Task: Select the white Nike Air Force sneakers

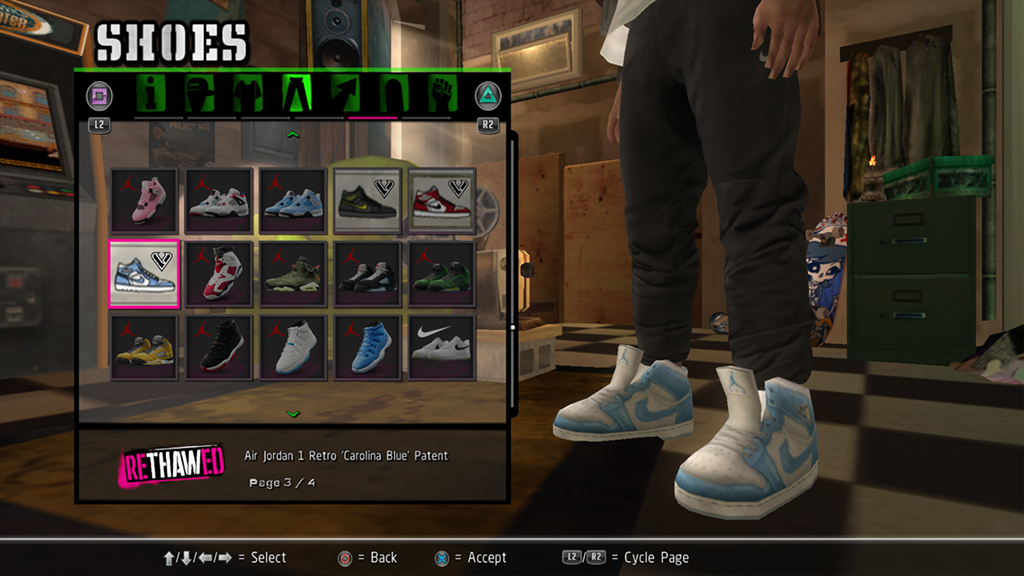Action: click(x=441, y=347)
